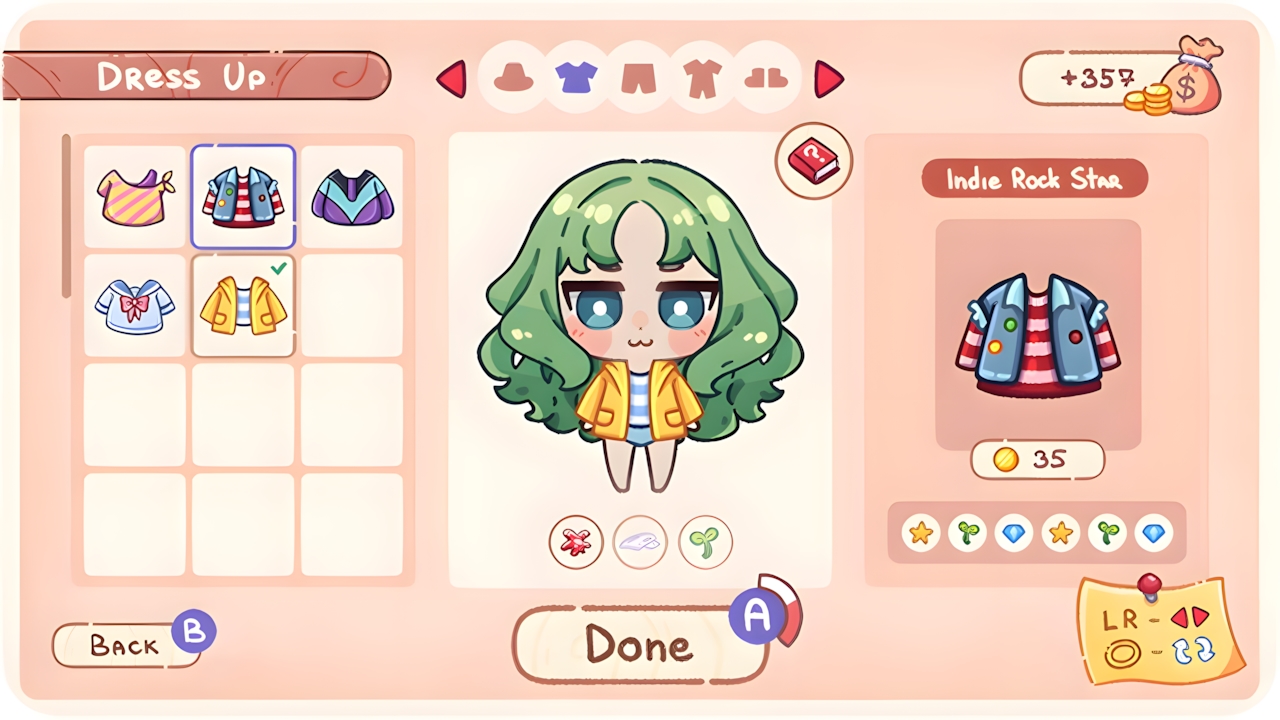Open the mystery red book icon

coord(812,160)
